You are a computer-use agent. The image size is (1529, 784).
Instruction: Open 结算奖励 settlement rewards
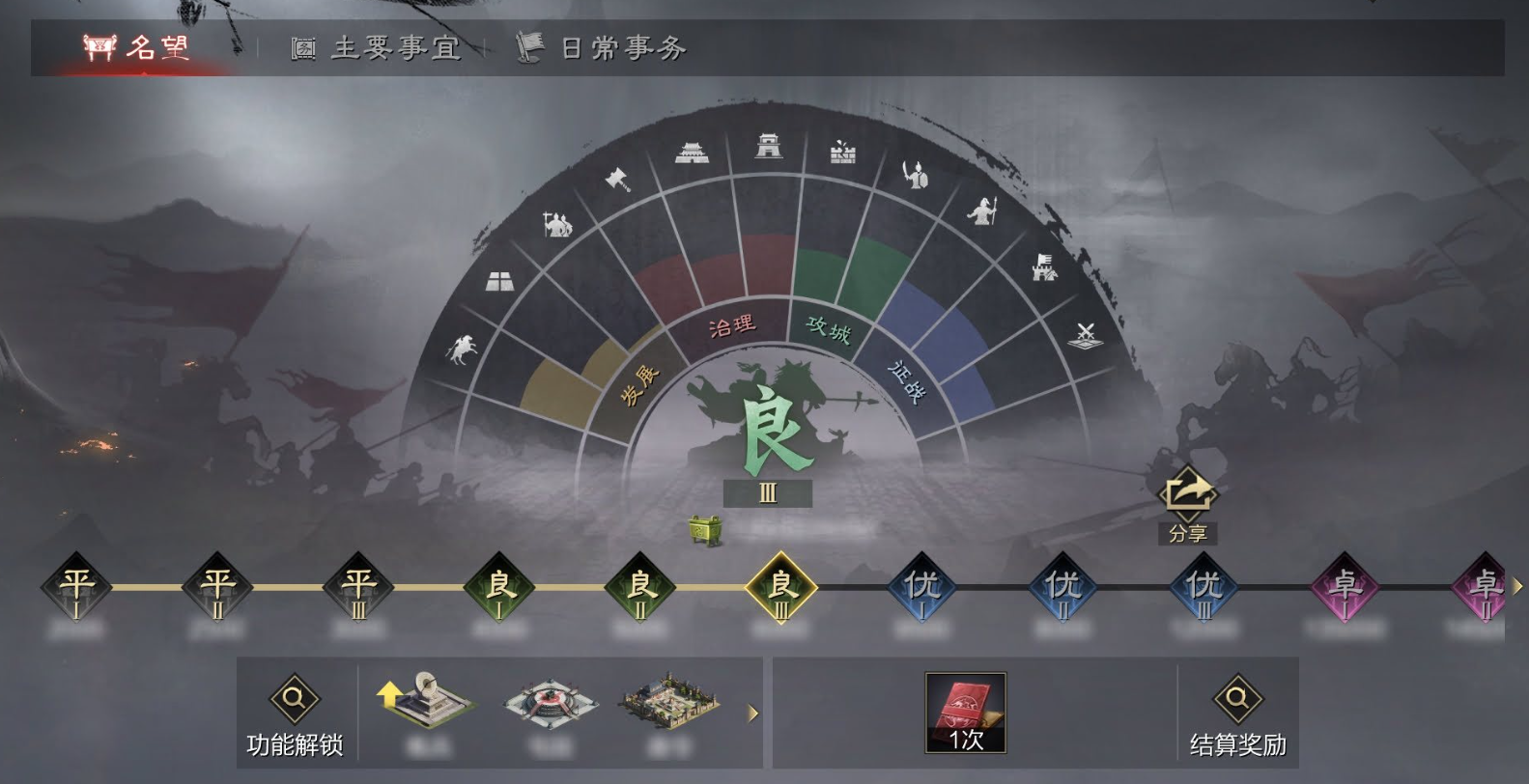(x=1242, y=714)
